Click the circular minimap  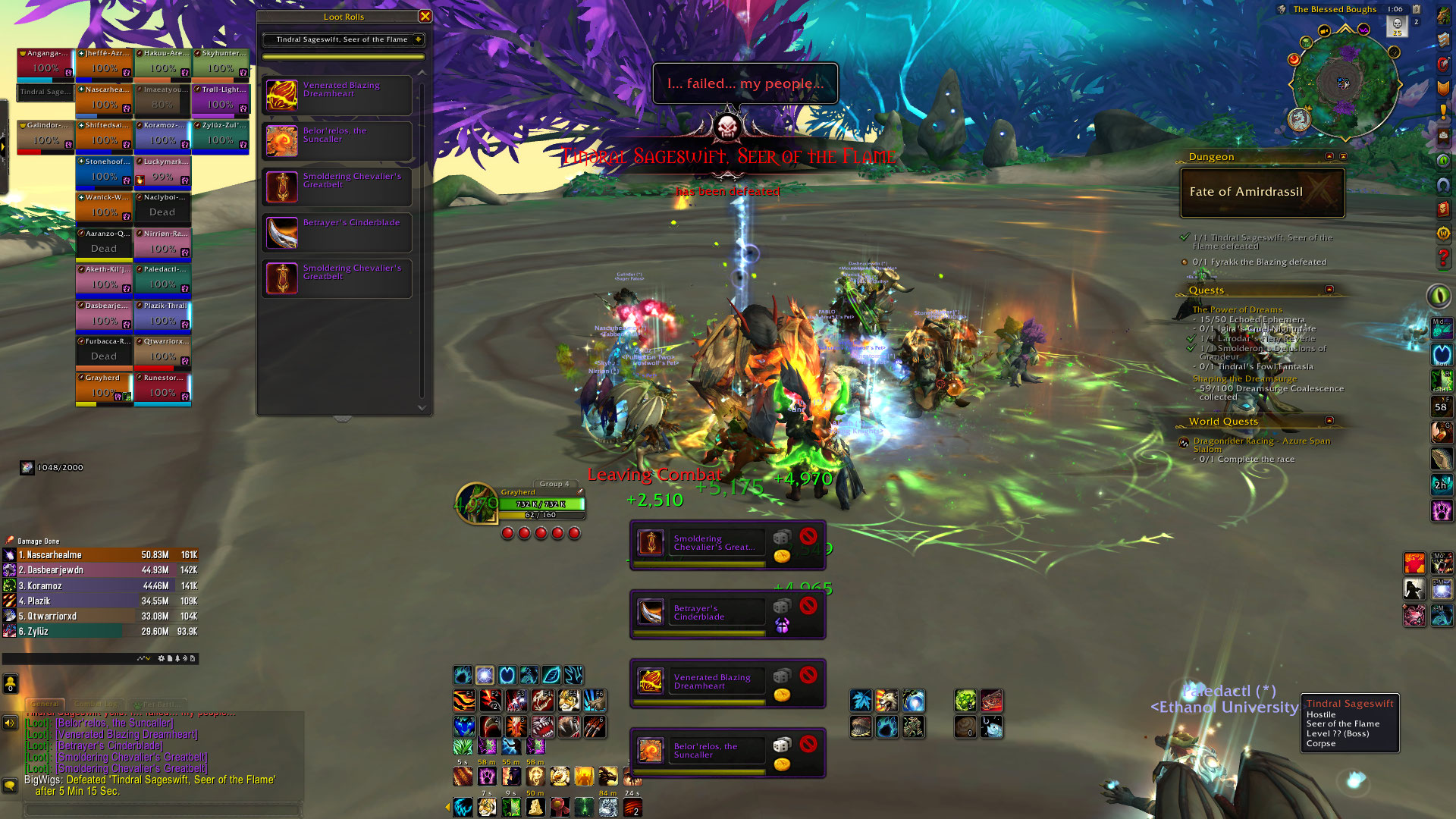[x=1344, y=83]
